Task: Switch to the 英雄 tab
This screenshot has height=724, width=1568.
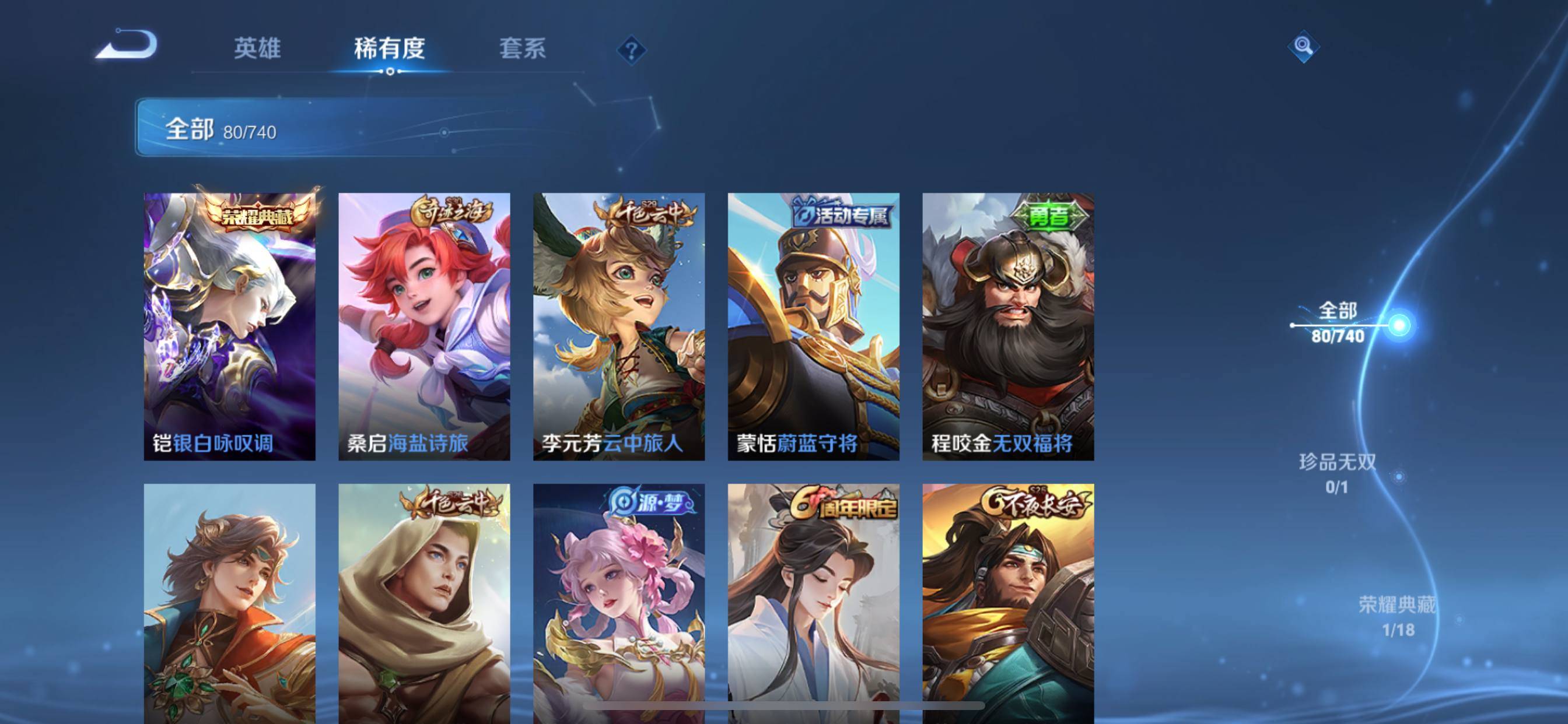Action: pos(257,48)
